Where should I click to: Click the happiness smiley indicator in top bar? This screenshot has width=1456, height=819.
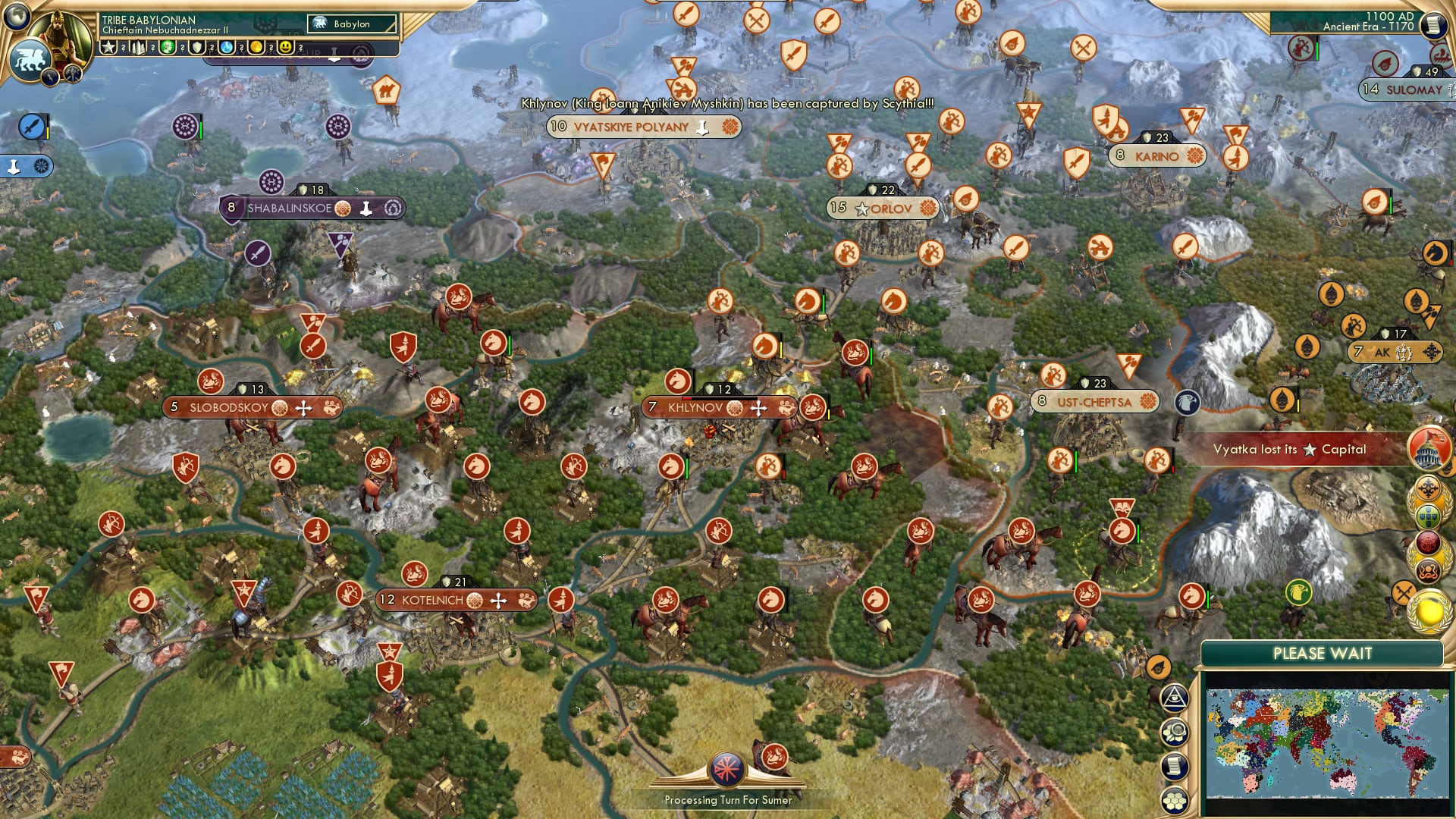286,46
